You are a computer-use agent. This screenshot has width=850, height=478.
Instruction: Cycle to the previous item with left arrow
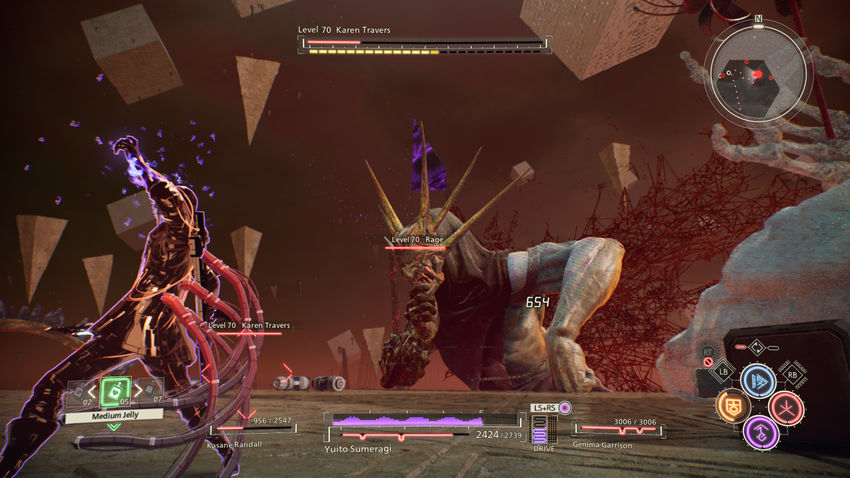pyautogui.click(x=90, y=390)
